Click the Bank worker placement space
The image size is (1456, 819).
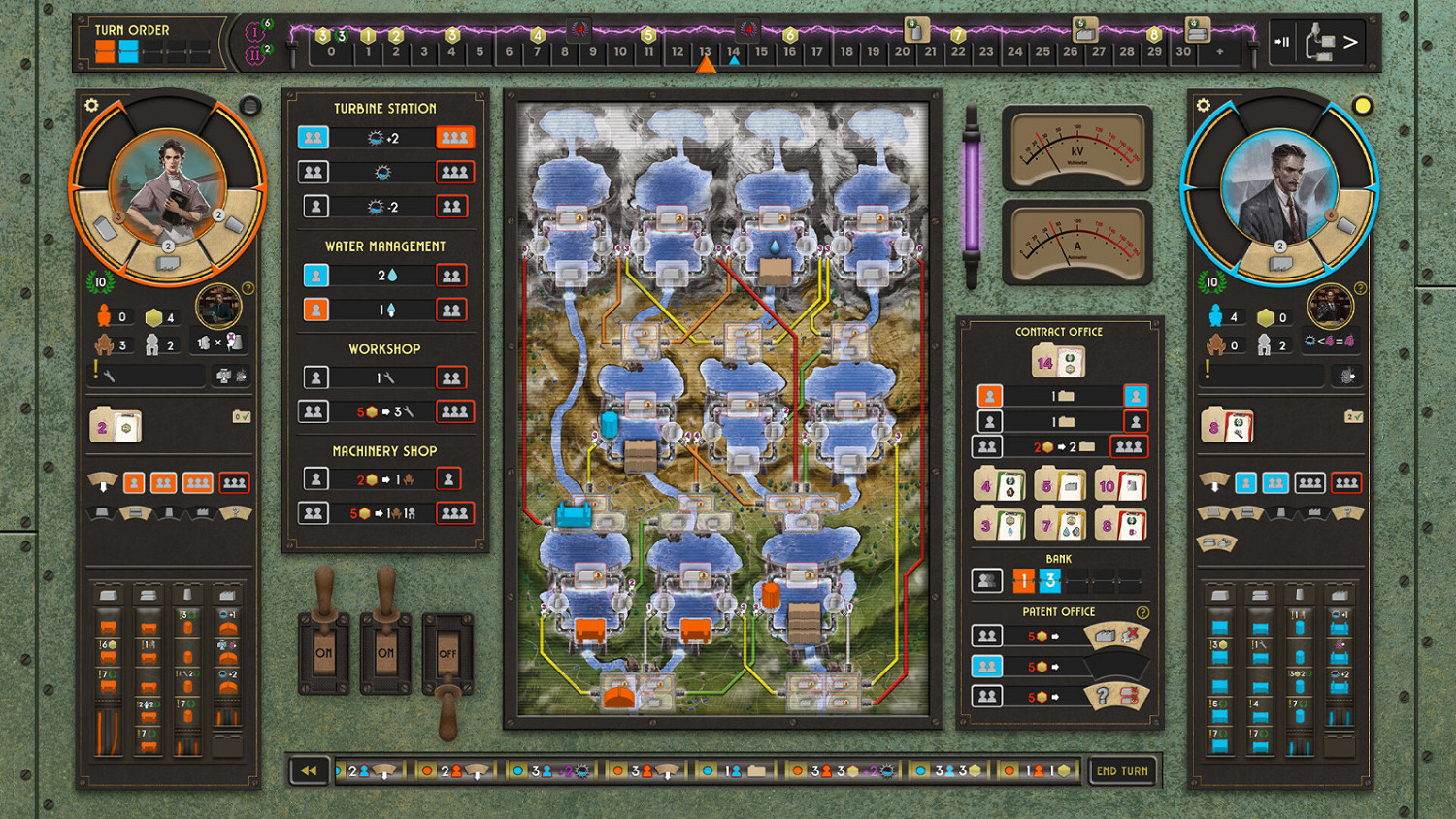[986, 580]
